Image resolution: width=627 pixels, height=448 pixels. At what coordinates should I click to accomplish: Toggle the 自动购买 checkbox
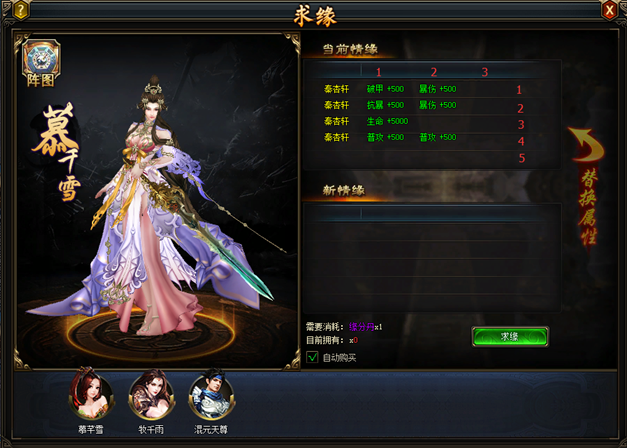(x=312, y=357)
